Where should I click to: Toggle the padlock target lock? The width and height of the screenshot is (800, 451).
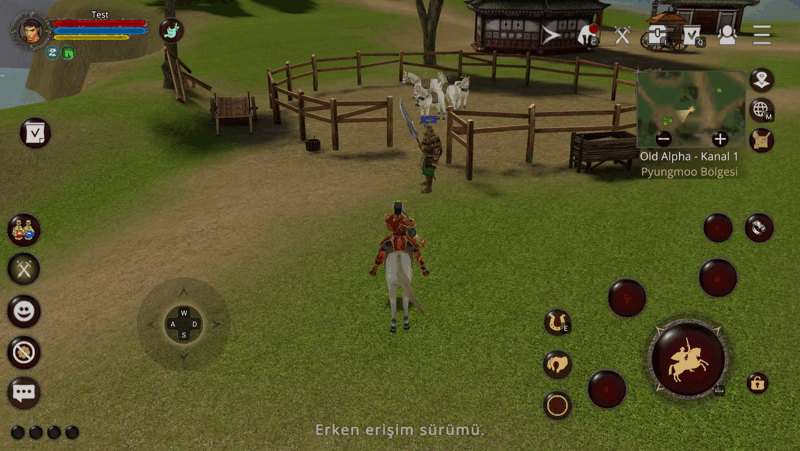tap(758, 383)
